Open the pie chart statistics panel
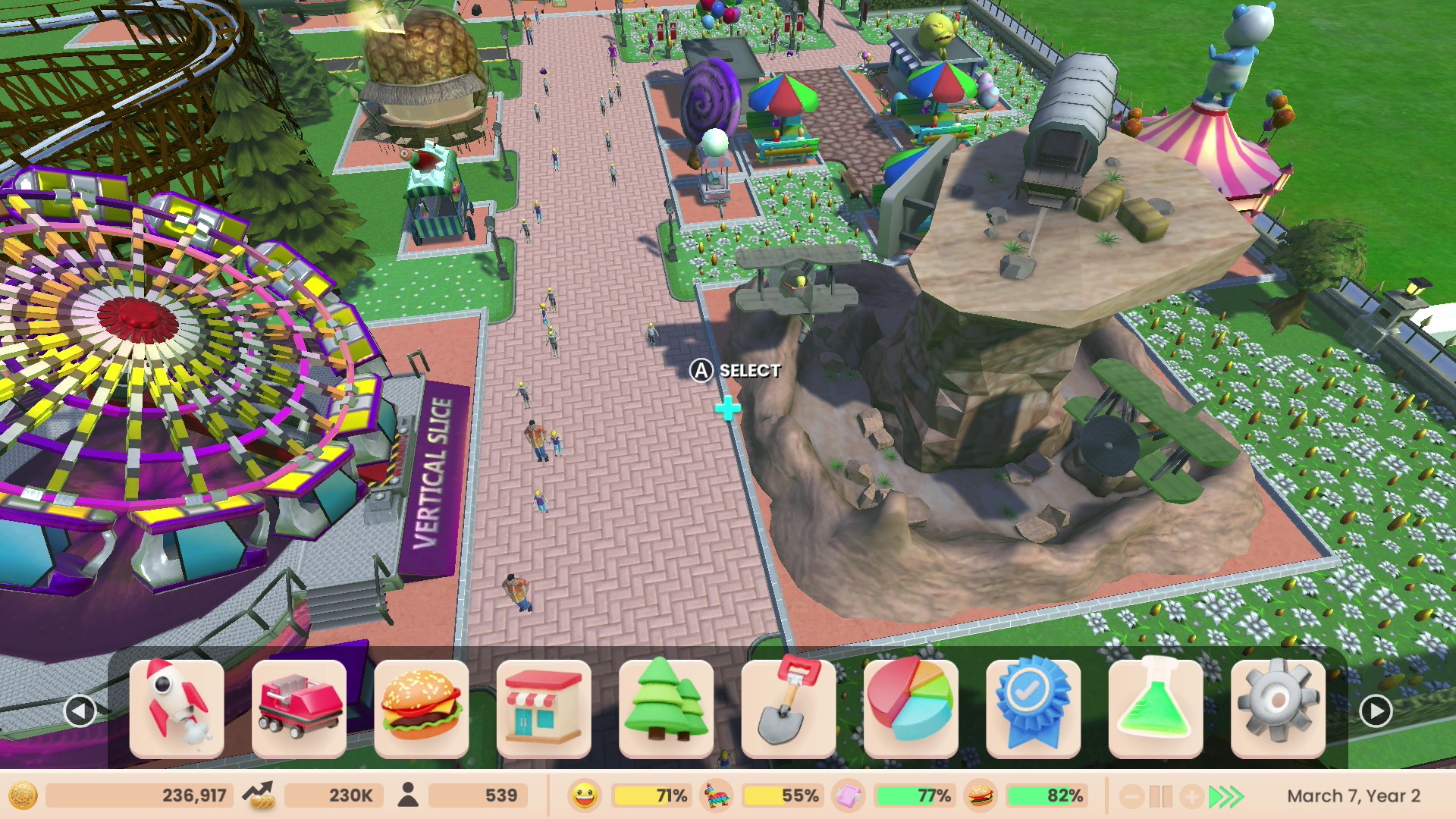 click(x=911, y=708)
